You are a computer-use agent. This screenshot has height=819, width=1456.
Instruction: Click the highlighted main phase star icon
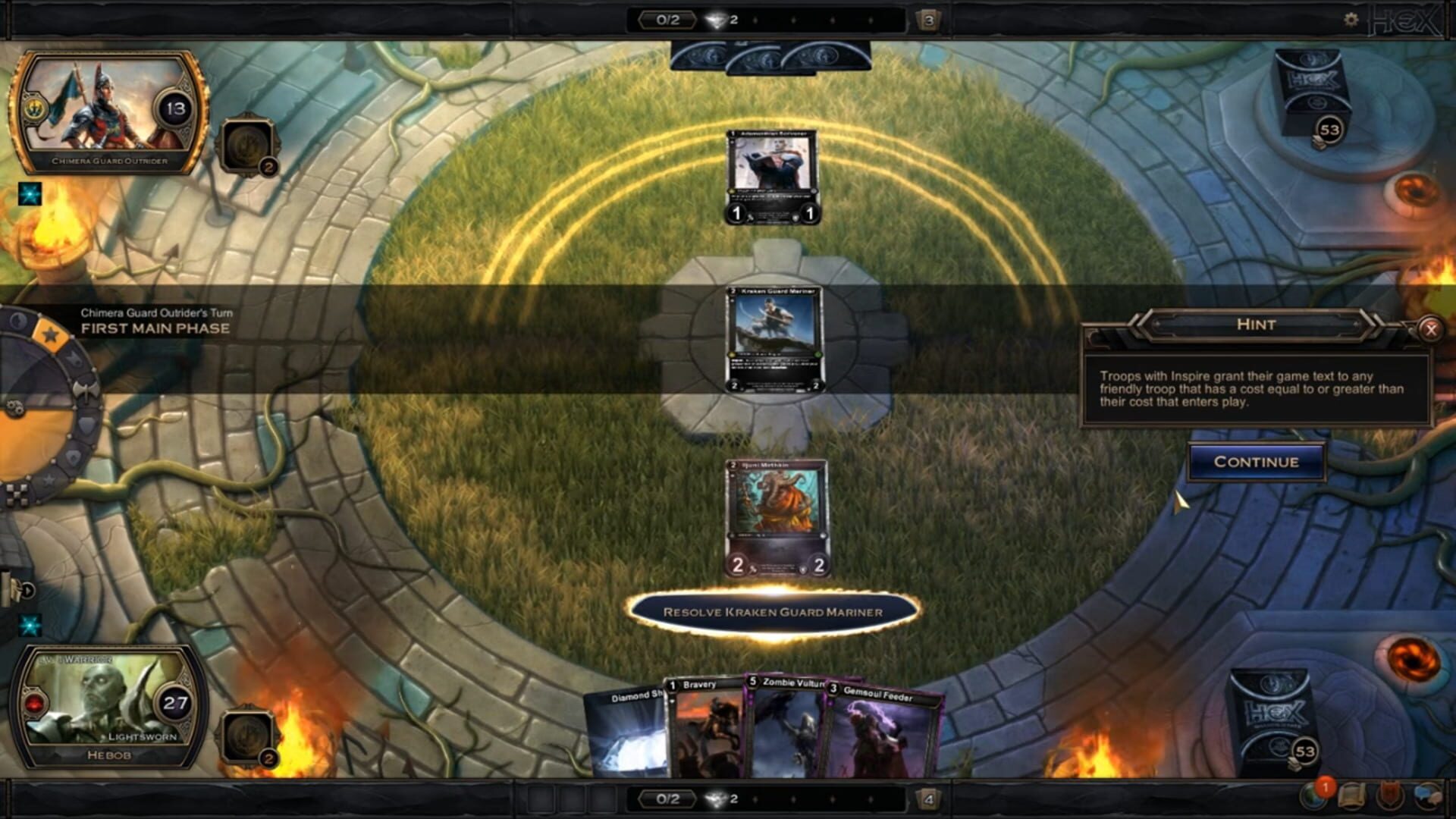(50, 333)
